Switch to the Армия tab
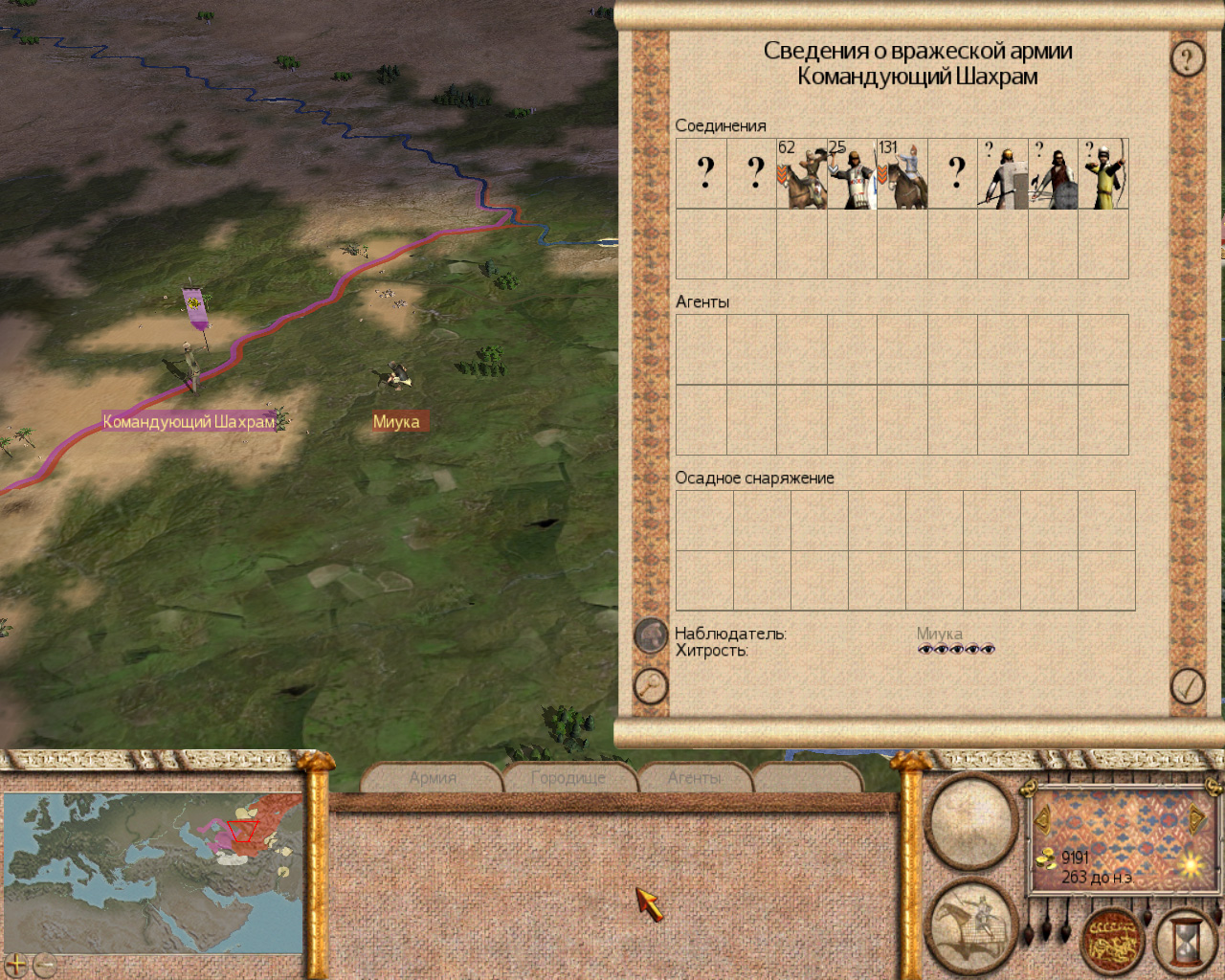The image size is (1225, 980). (x=433, y=778)
